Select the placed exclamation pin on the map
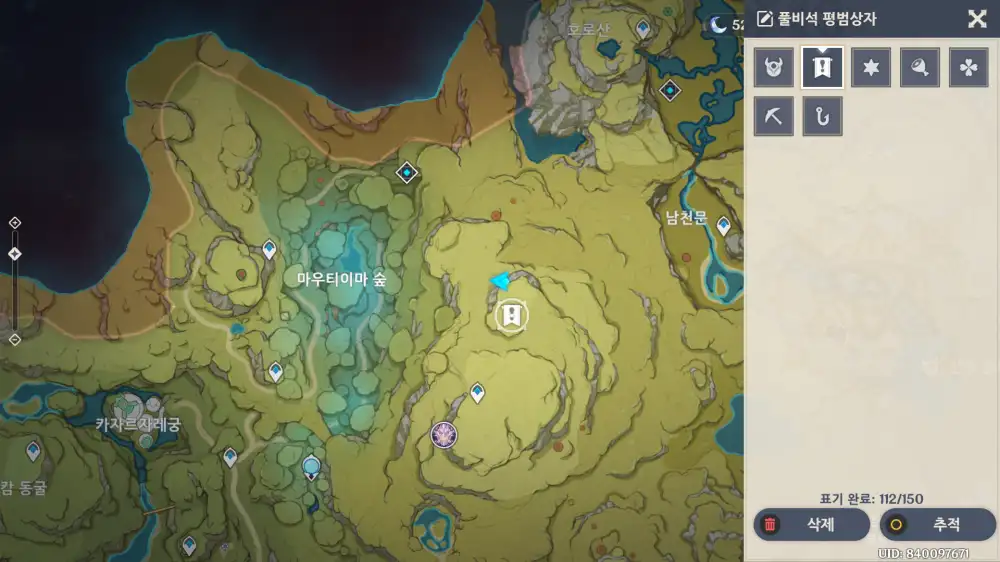The width and height of the screenshot is (1000, 562). 512,316
